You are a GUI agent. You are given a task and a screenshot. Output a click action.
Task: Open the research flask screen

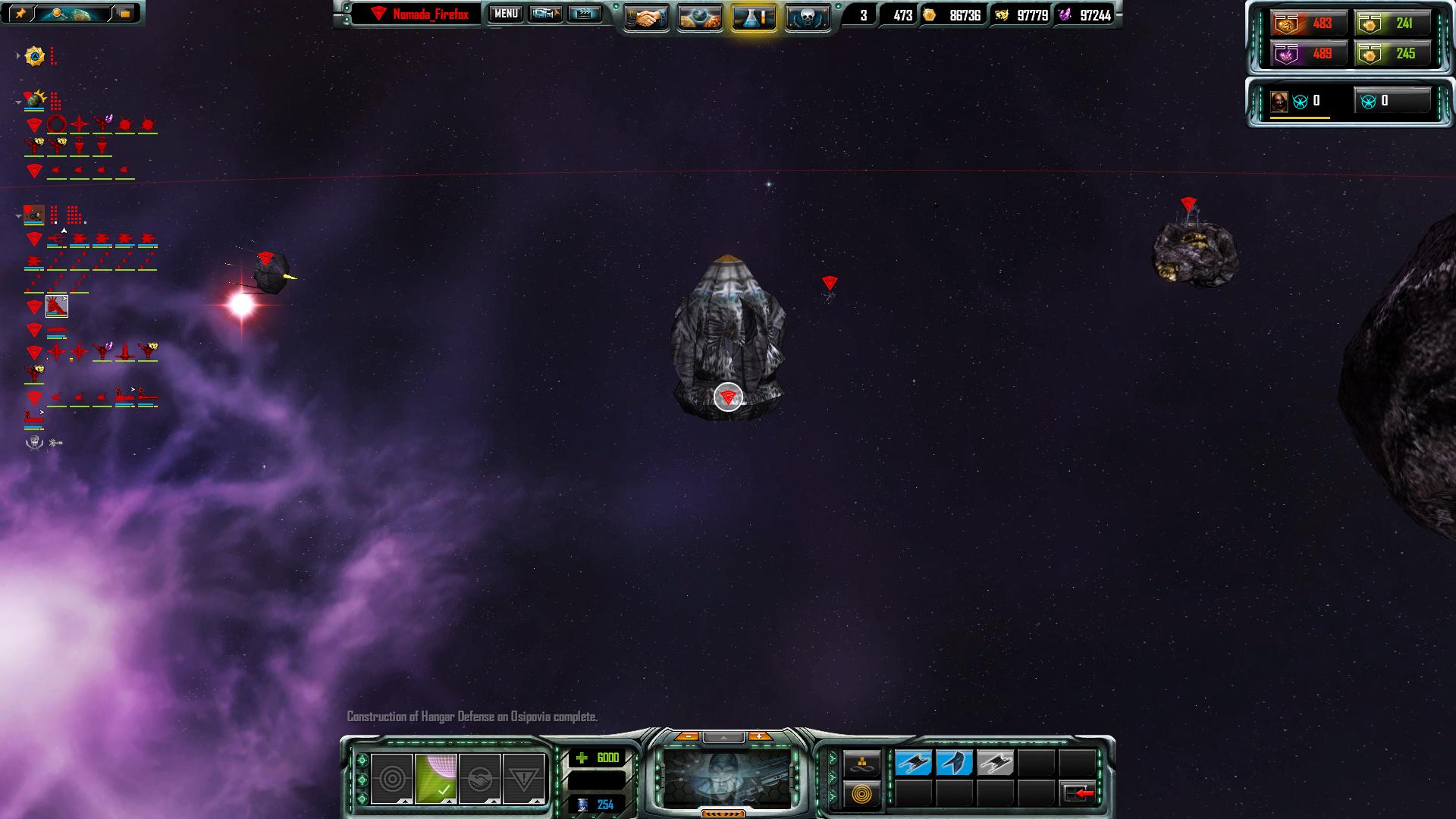(754, 17)
